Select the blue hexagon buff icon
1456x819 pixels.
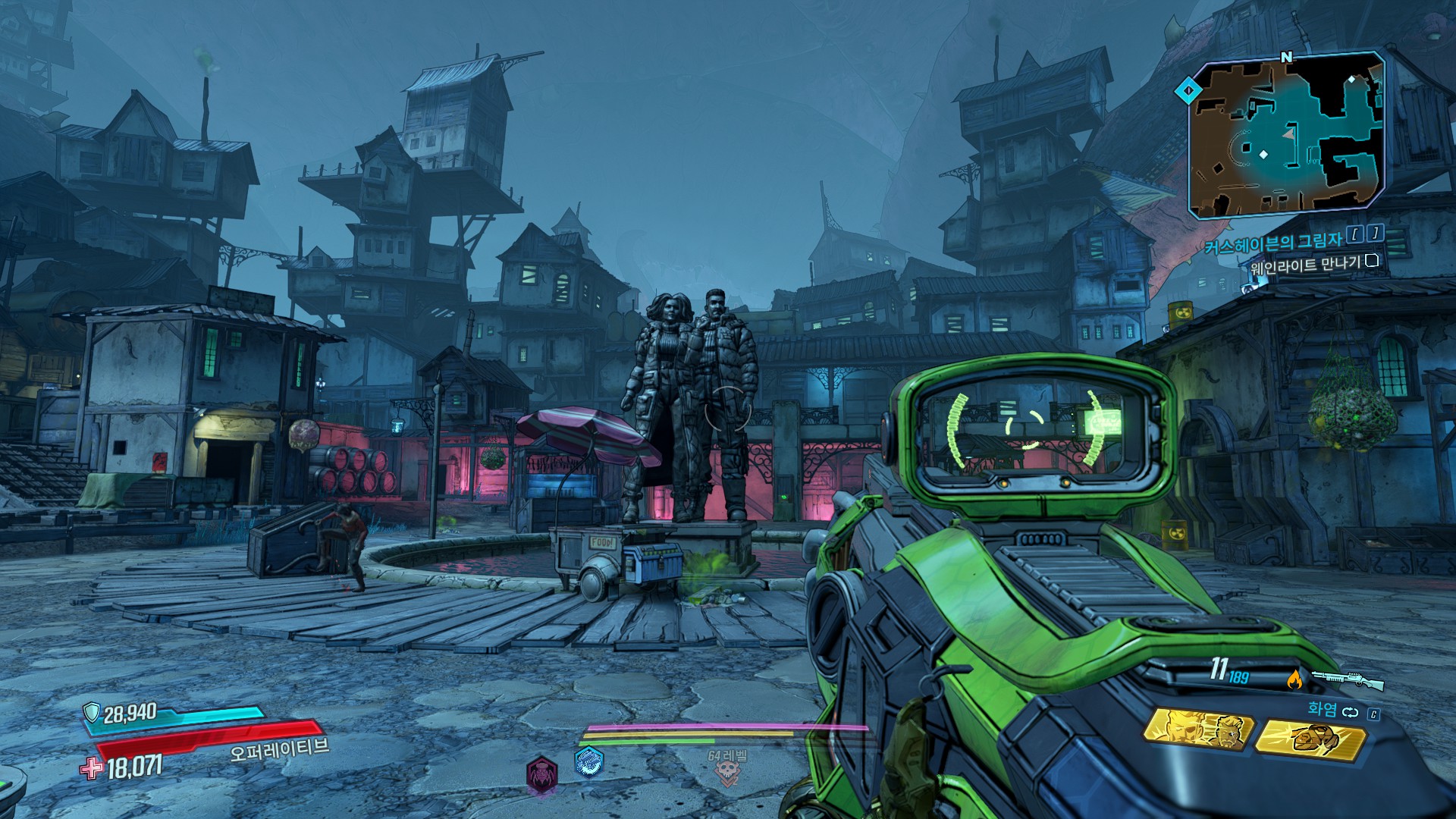[x=588, y=763]
